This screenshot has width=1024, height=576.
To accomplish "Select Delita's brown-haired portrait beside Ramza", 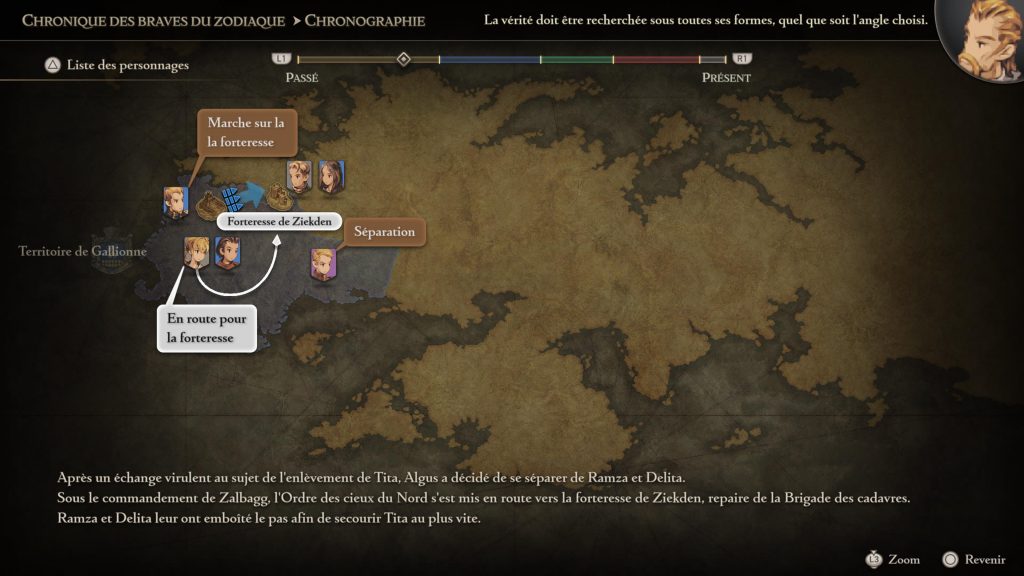I will (x=227, y=254).
